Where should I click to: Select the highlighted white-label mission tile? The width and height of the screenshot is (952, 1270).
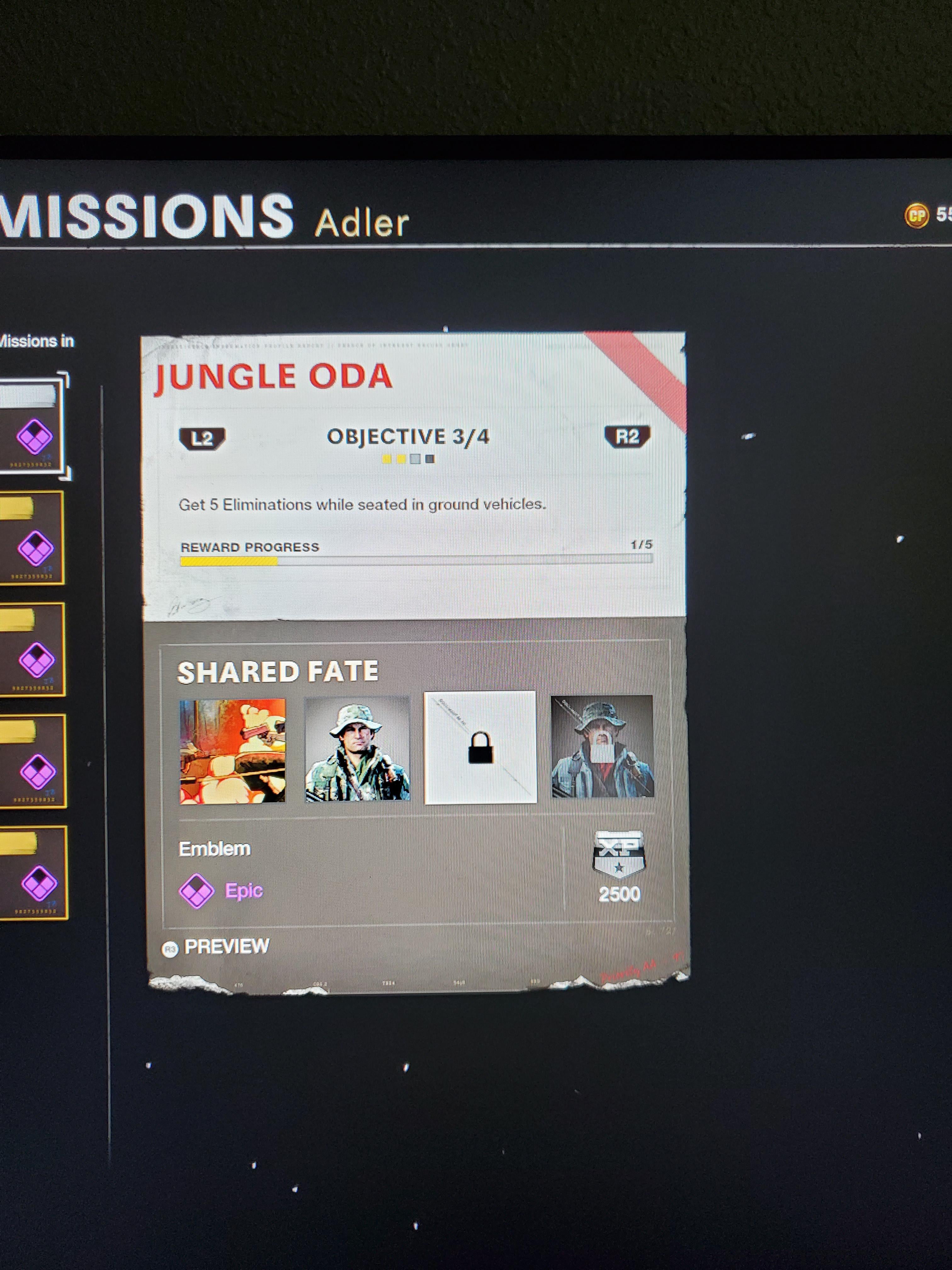tap(31, 425)
